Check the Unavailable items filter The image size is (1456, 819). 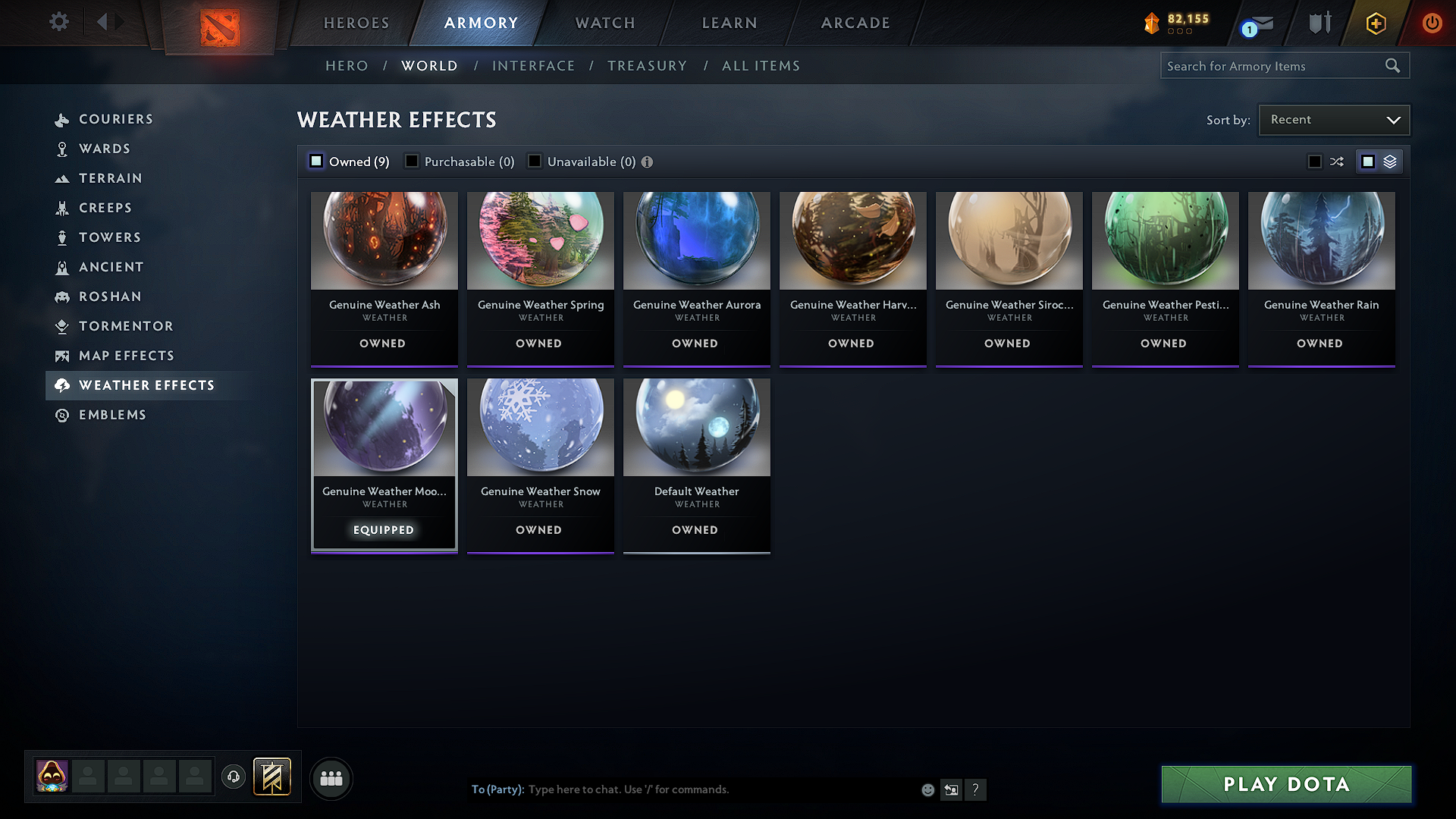535,161
